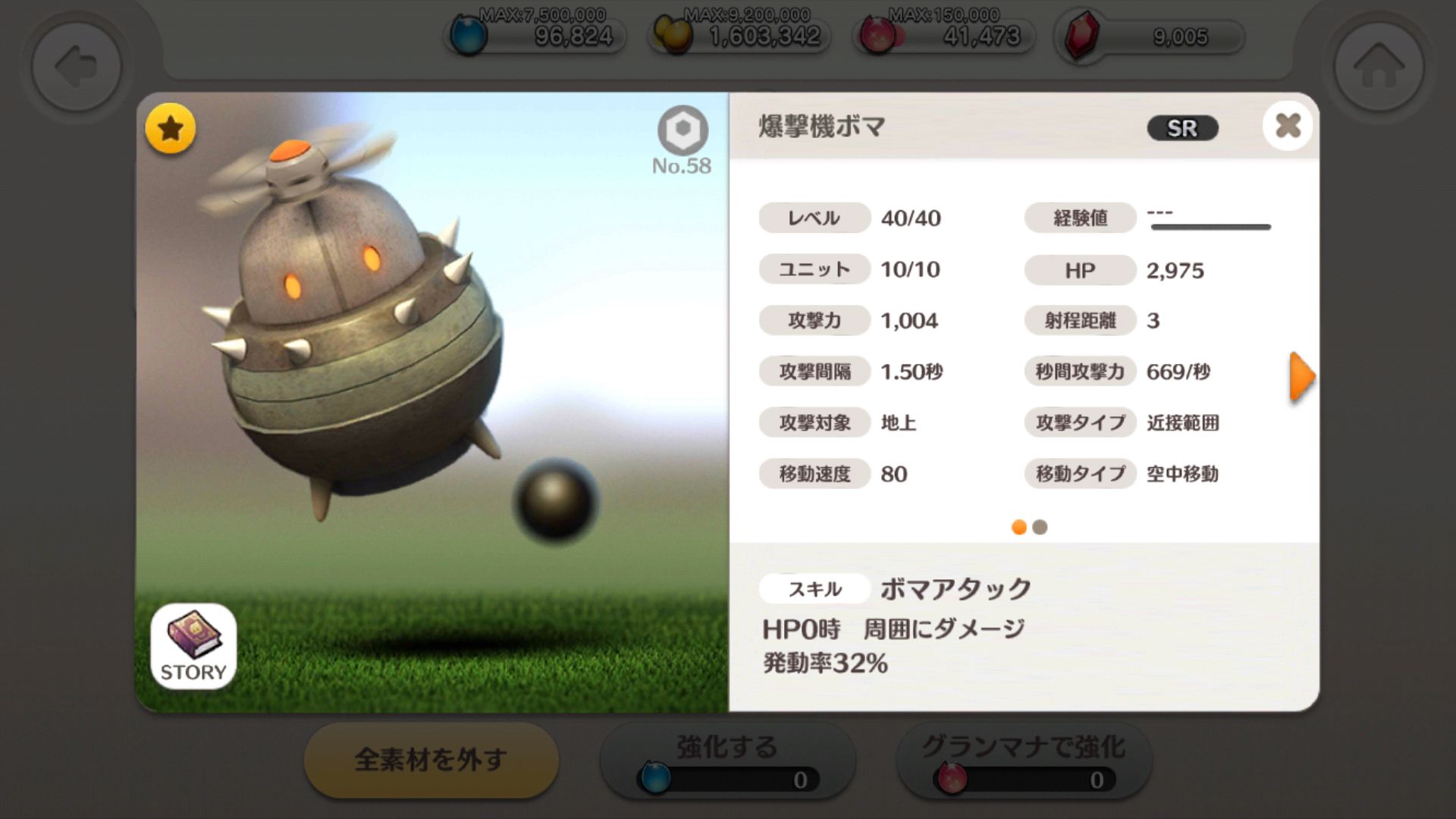
Task: Open the STORY book for this unit
Action: 193,646
